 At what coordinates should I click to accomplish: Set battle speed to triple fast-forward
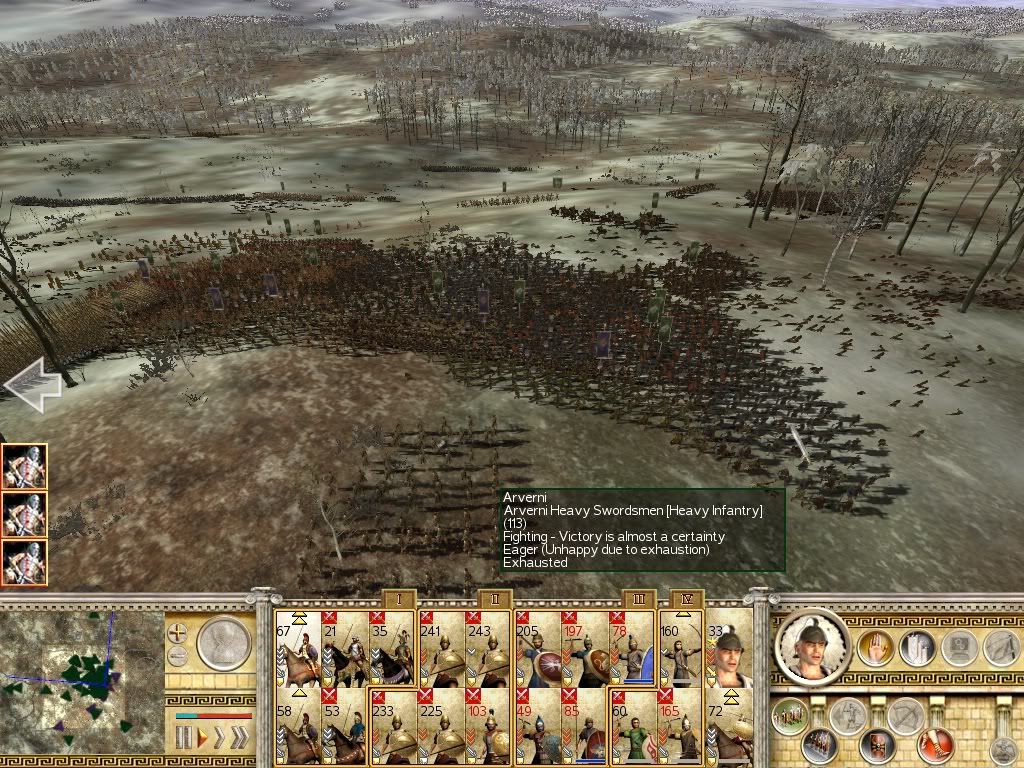point(238,739)
